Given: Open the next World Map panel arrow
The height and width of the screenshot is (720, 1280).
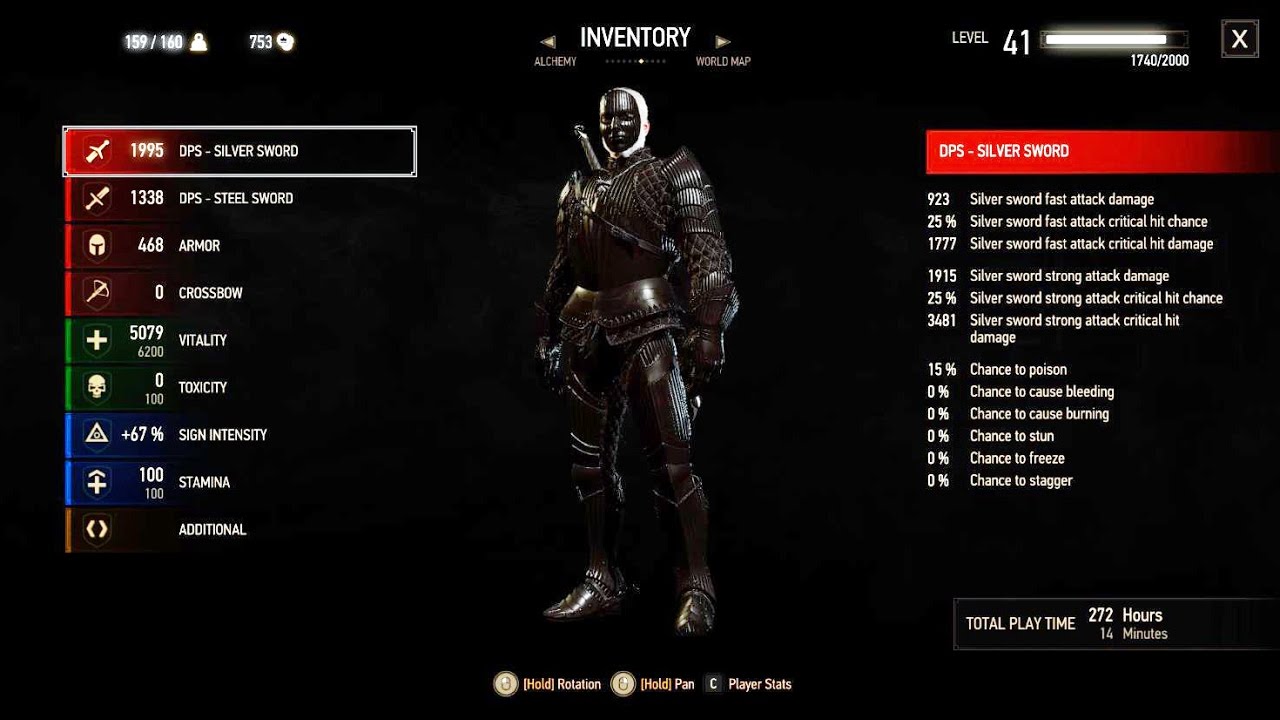Looking at the screenshot, I should point(723,41).
